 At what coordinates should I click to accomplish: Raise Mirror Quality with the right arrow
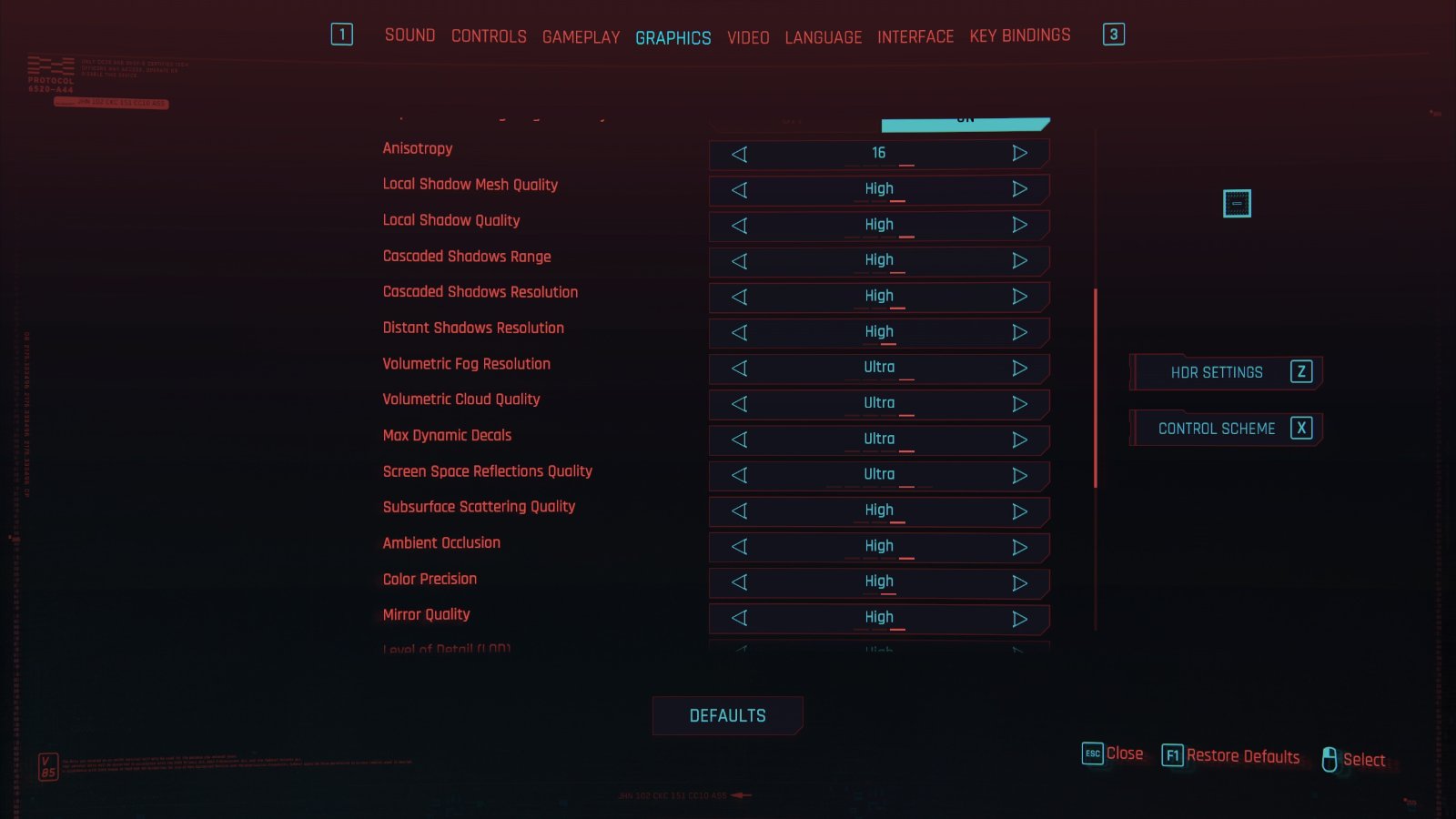click(1019, 619)
